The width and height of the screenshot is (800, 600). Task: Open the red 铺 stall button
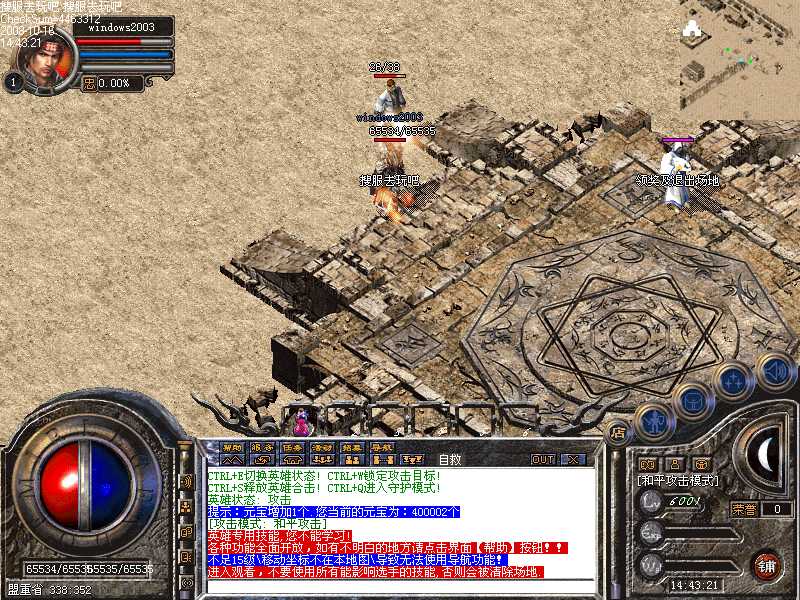point(766,565)
